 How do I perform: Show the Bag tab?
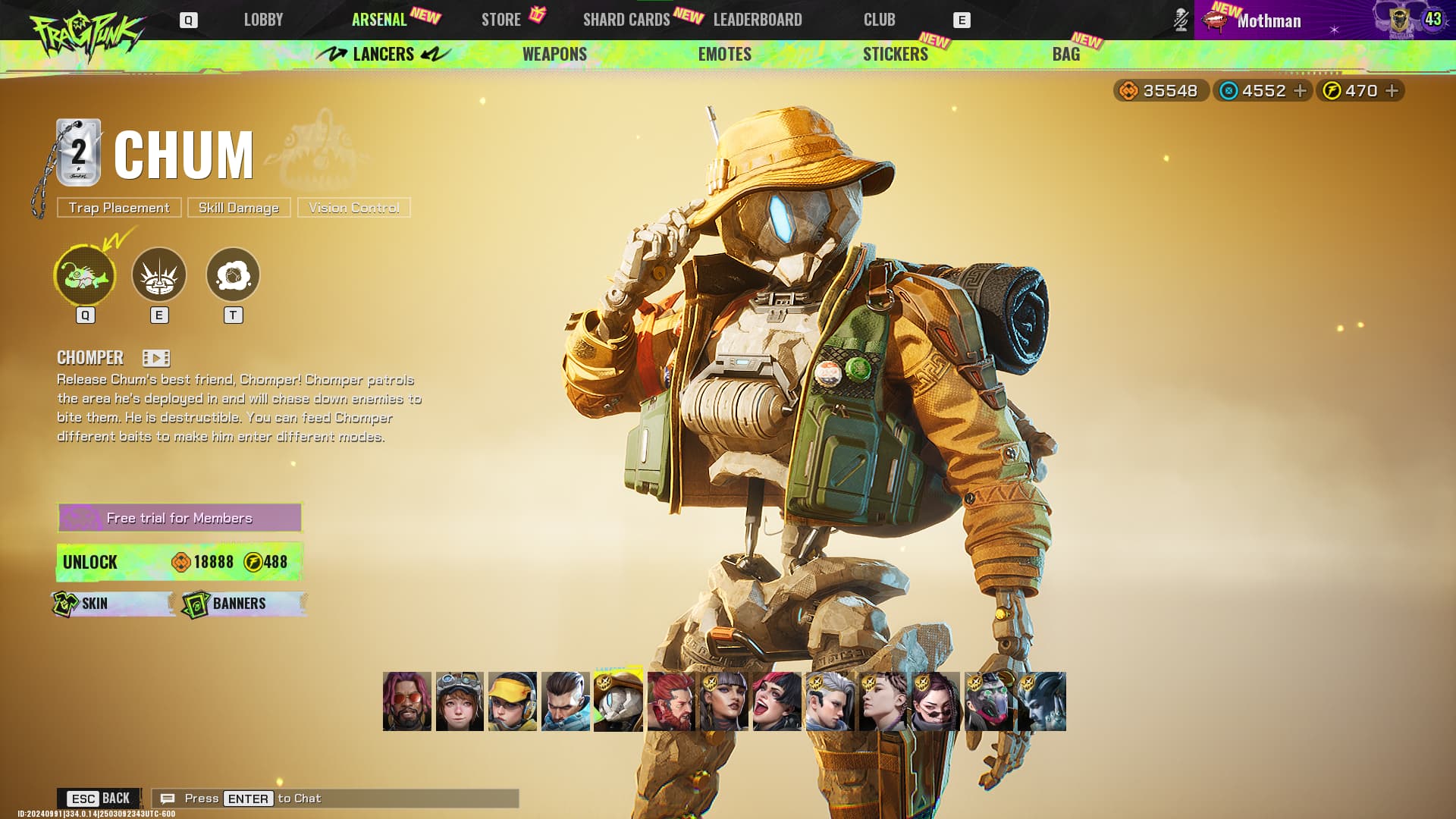(x=1065, y=54)
